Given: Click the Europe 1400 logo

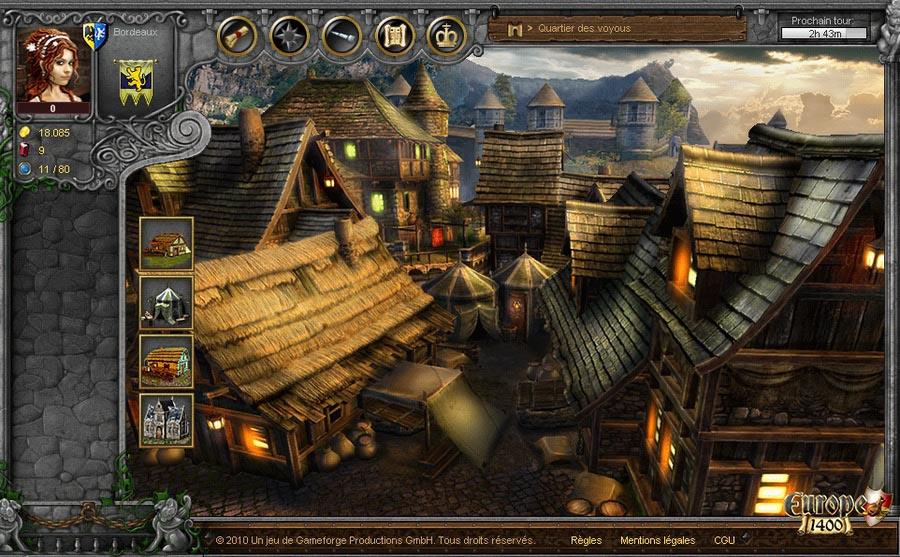Looking at the screenshot, I should coord(826,509).
